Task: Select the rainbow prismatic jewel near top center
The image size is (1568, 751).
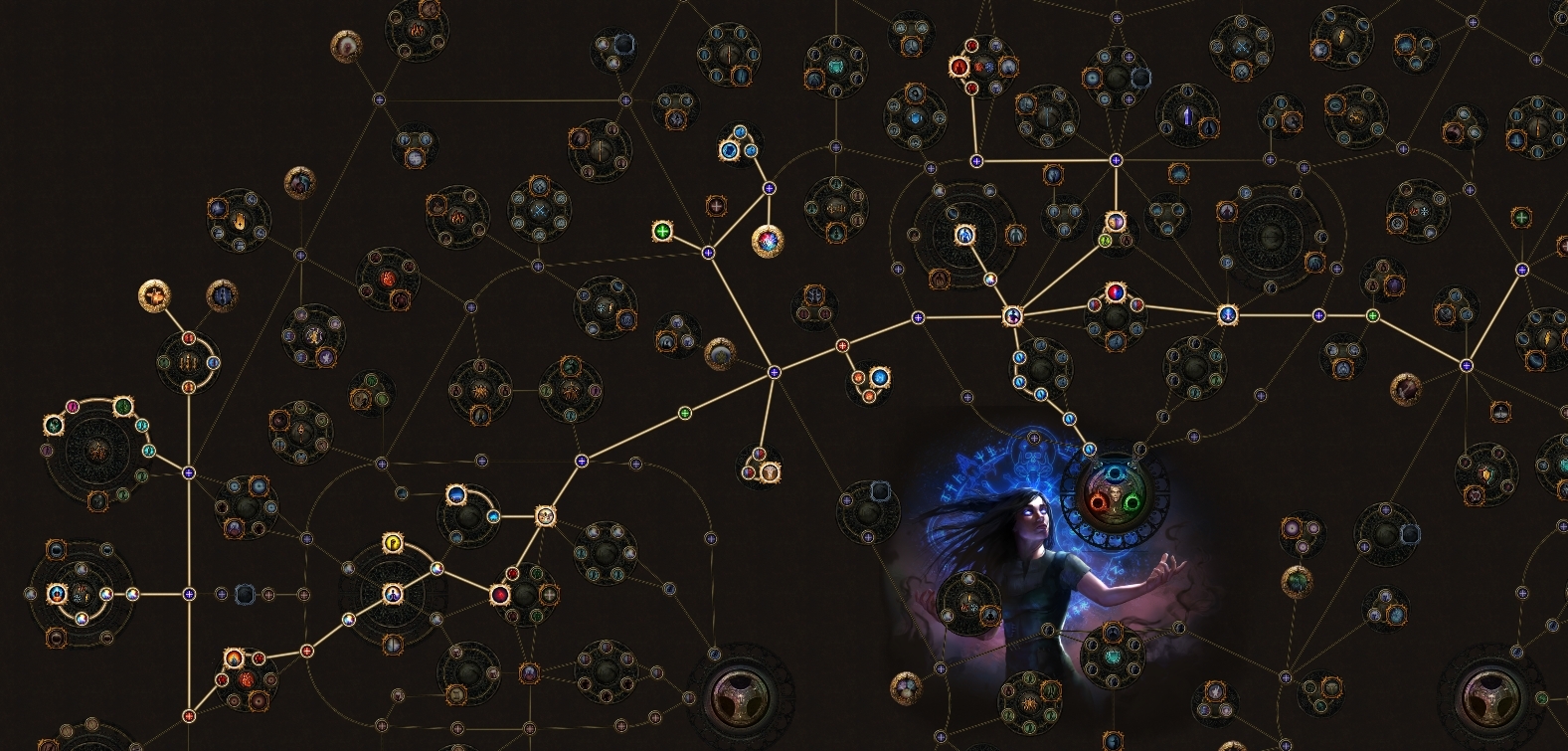Action: tap(768, 243)
